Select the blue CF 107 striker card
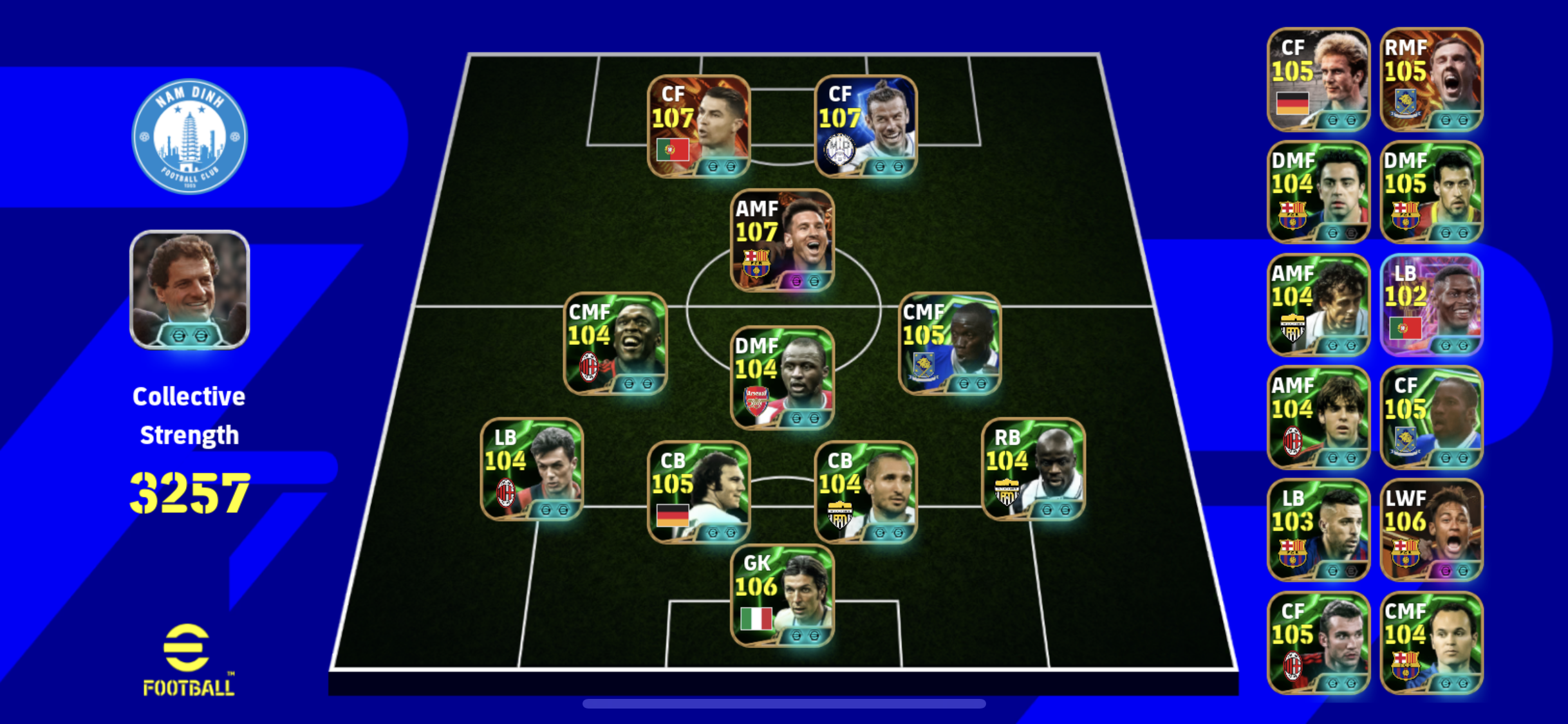Viewport: 1568px width, 724px height. pos(866,126)
